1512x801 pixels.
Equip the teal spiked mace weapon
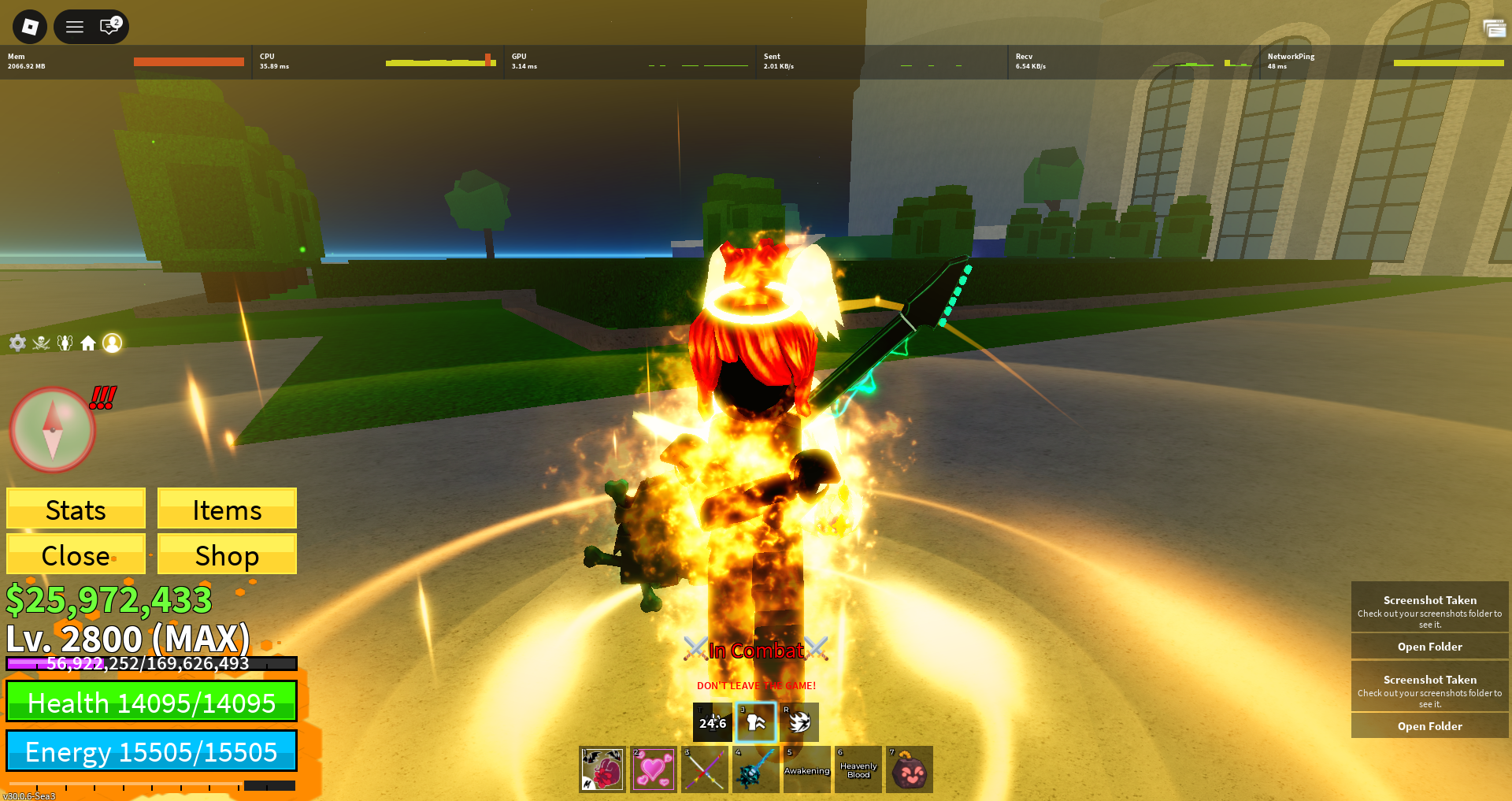[x=756, y=769]
